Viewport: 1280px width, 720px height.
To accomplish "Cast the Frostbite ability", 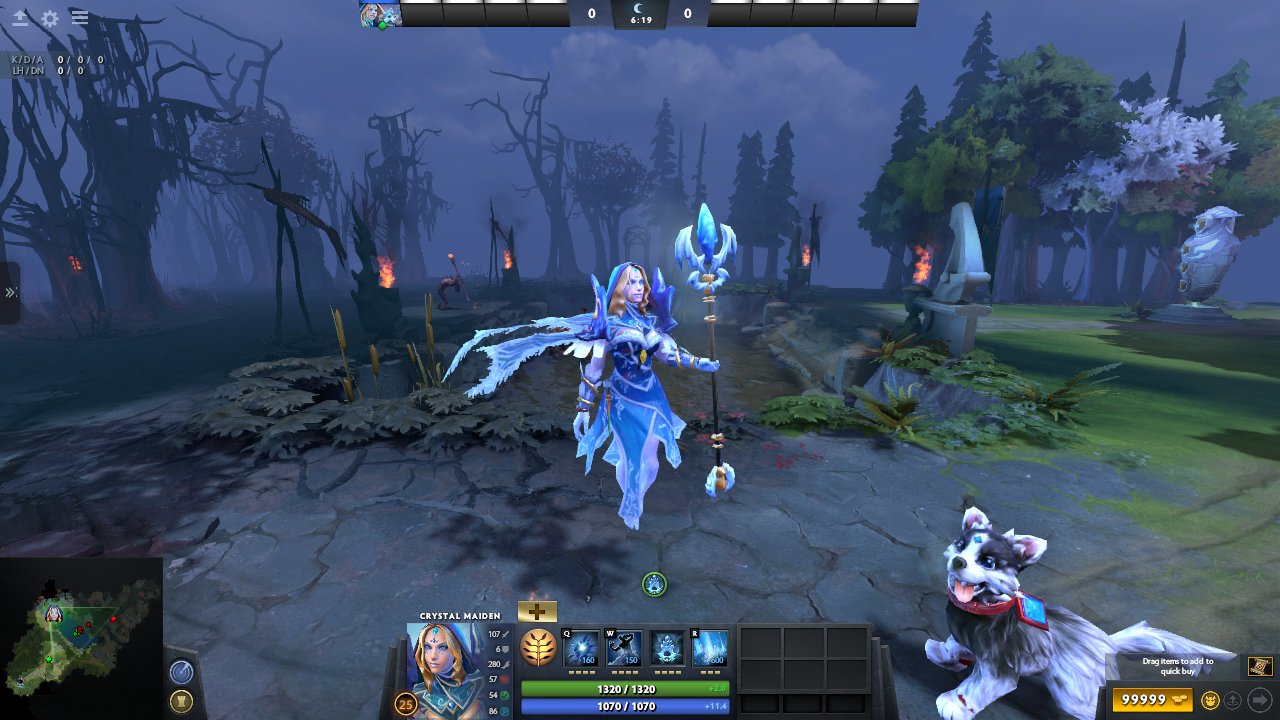I will tap(625, 649).
